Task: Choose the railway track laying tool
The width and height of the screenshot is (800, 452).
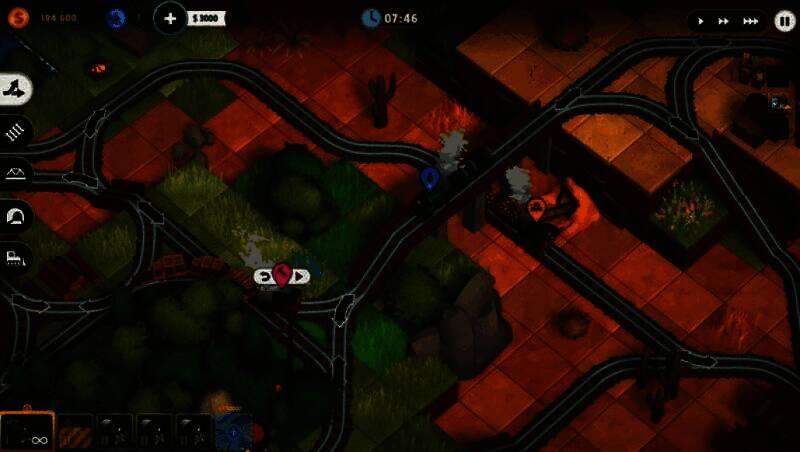Action: click(x=16, y=130)
